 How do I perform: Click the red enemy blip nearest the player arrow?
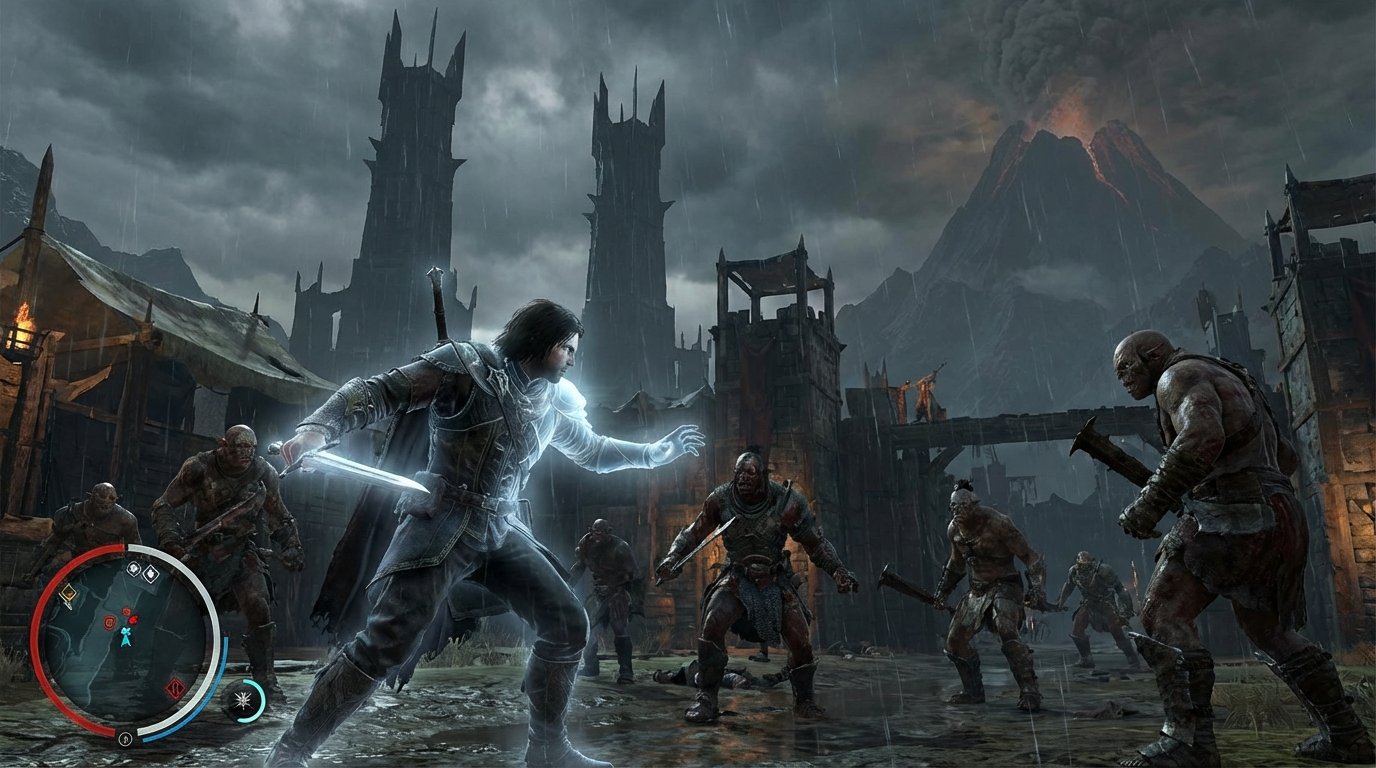pos(133,618)
